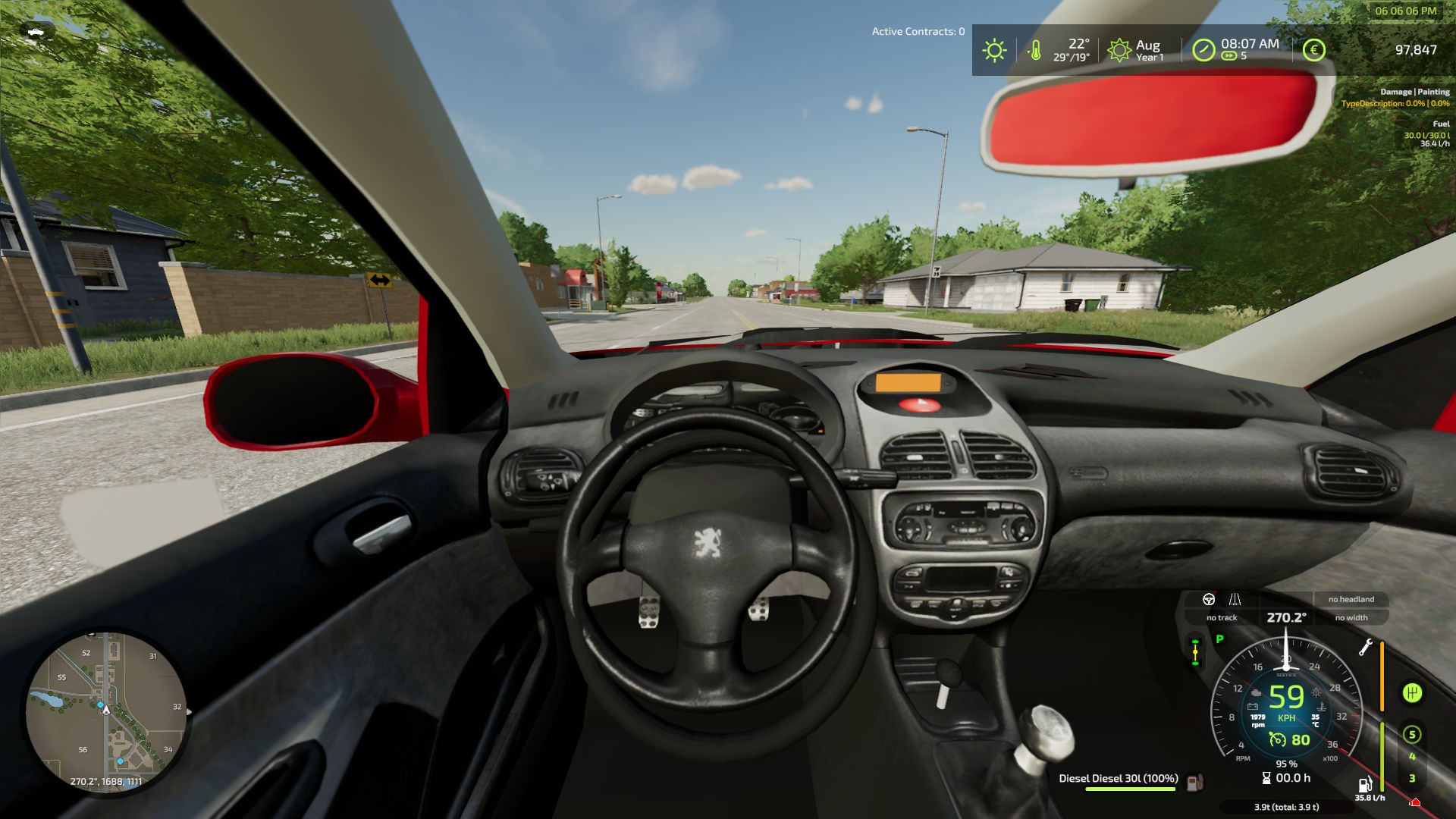Open the August season calendar icon

tap(1119, 51)
